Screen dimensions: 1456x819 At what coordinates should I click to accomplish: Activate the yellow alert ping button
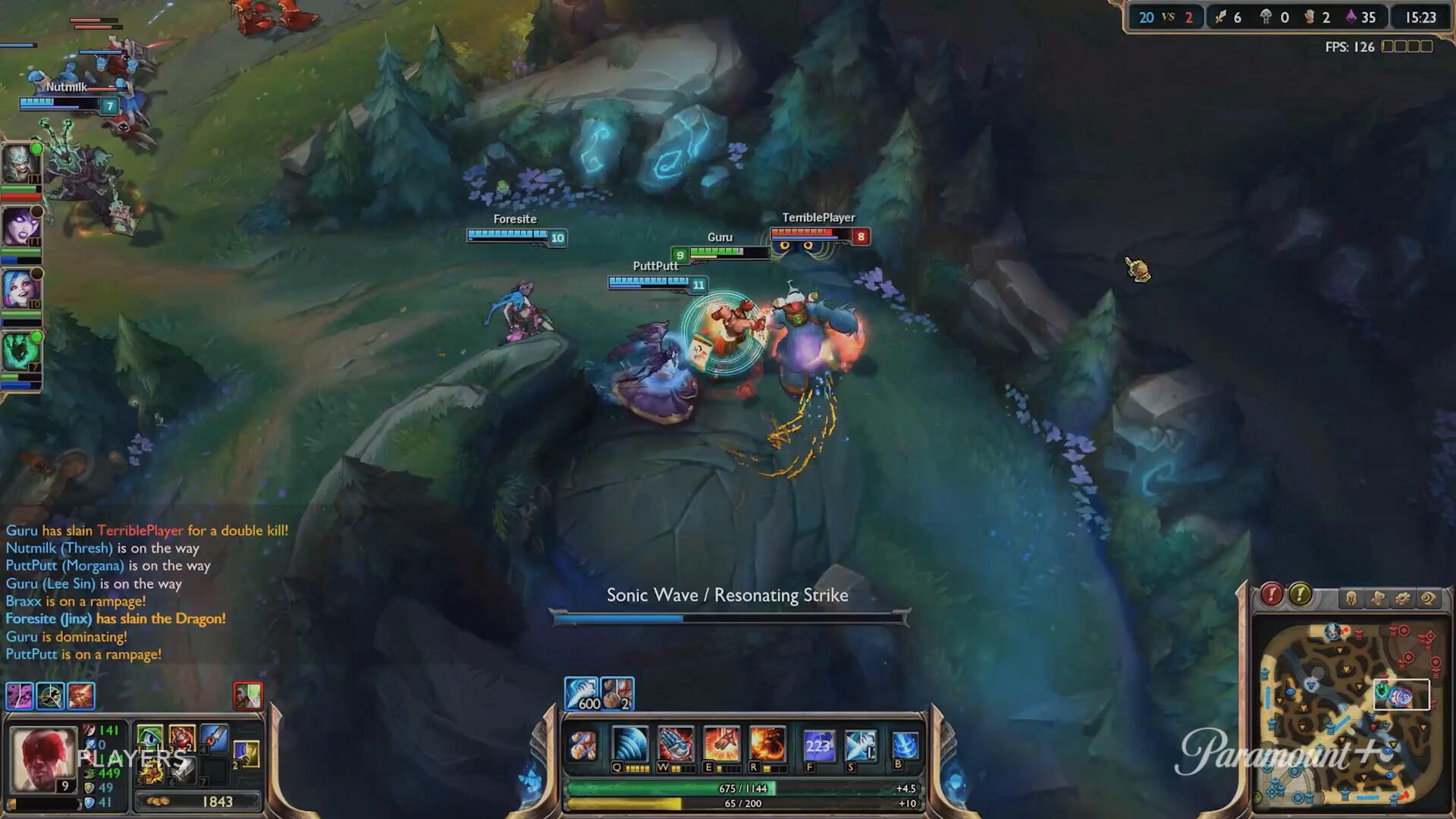pyautogui.click(x=1300, y=595)
